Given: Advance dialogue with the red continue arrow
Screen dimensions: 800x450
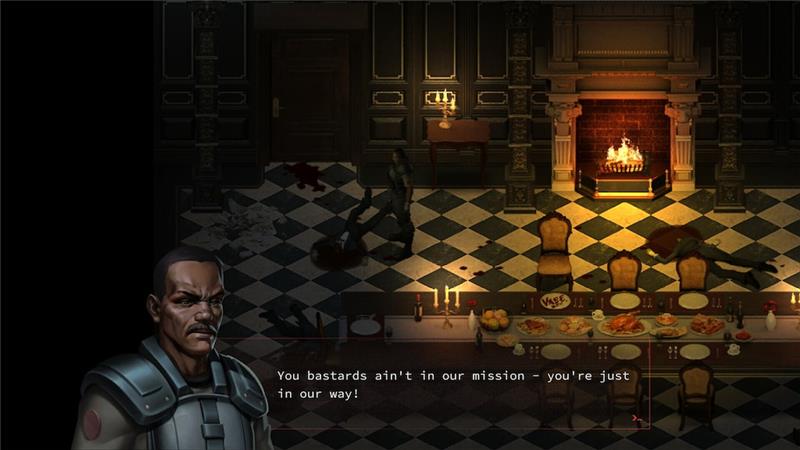Looking at the screenshot, I should coord(636,418).
